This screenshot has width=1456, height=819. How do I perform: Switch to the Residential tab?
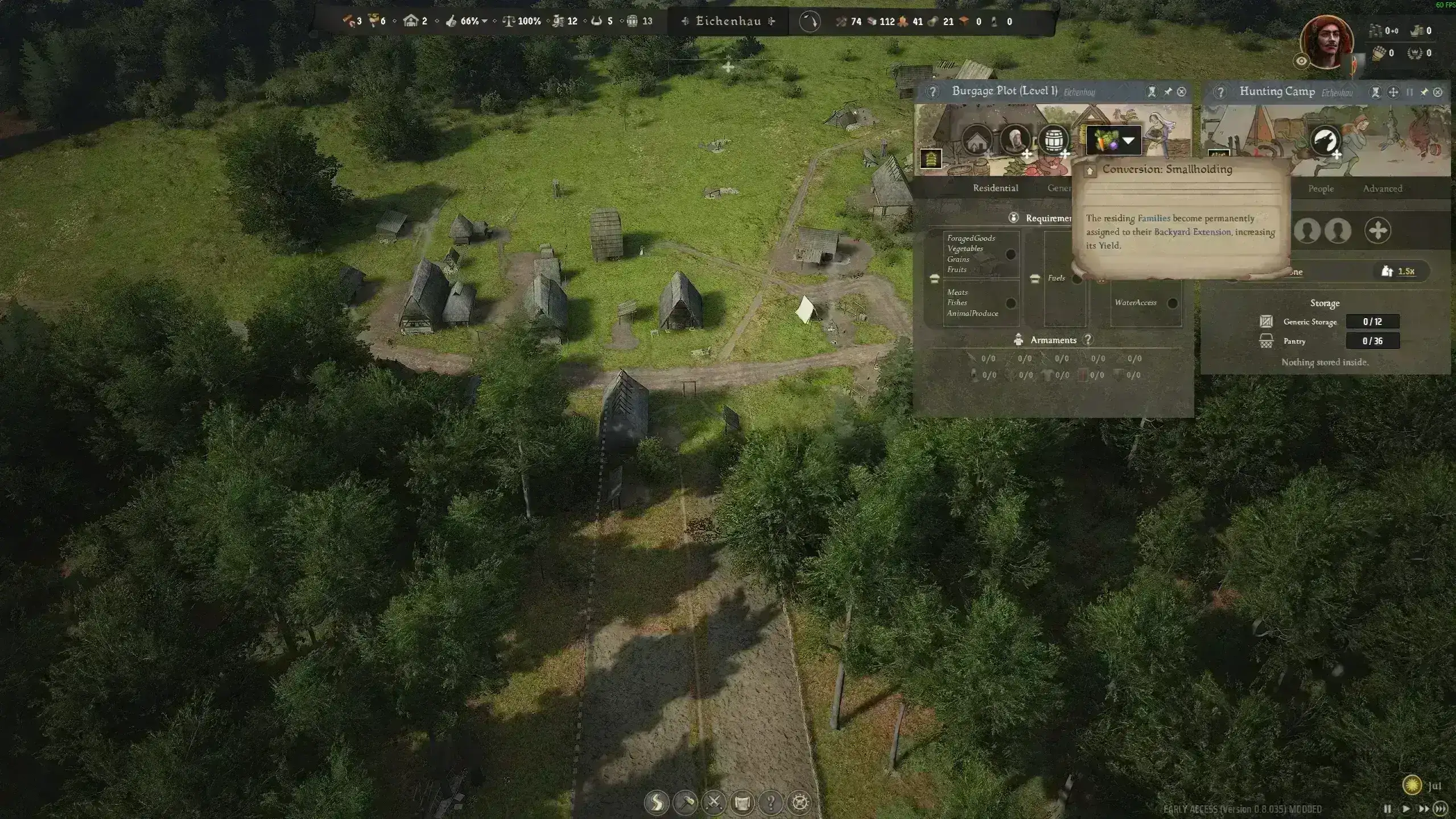[x=995, y=188]
